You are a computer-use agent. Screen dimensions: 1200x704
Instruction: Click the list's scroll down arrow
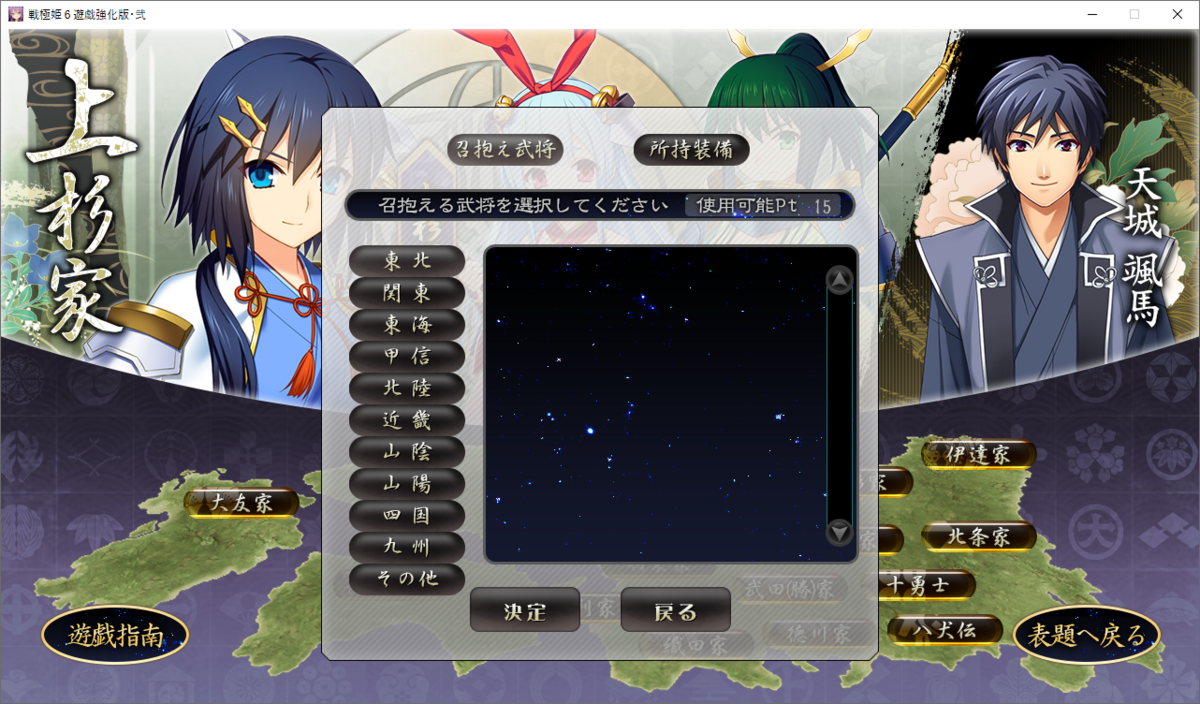(x=840, y=532)
